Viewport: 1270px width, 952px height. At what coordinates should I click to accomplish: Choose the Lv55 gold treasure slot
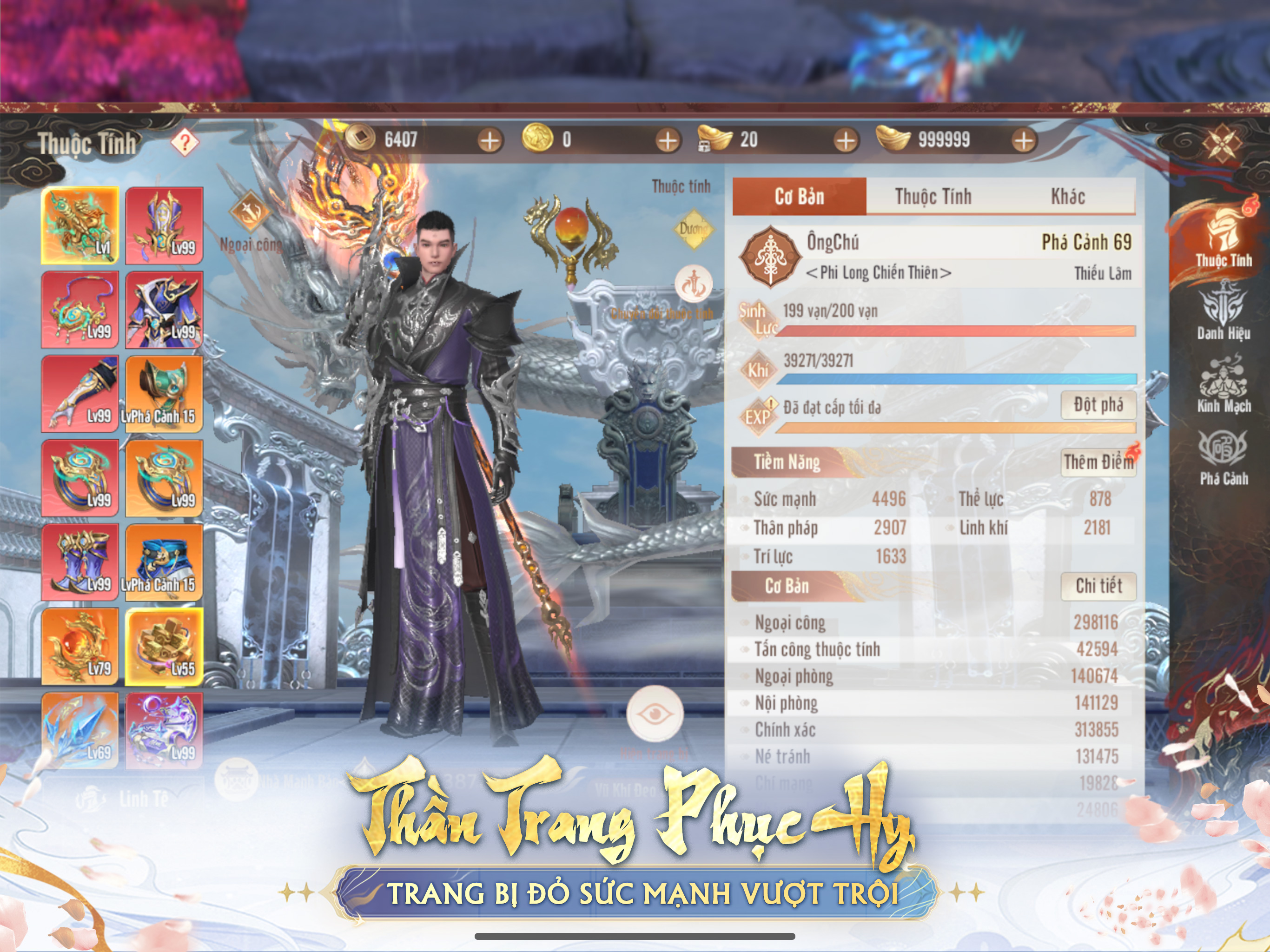164,647
